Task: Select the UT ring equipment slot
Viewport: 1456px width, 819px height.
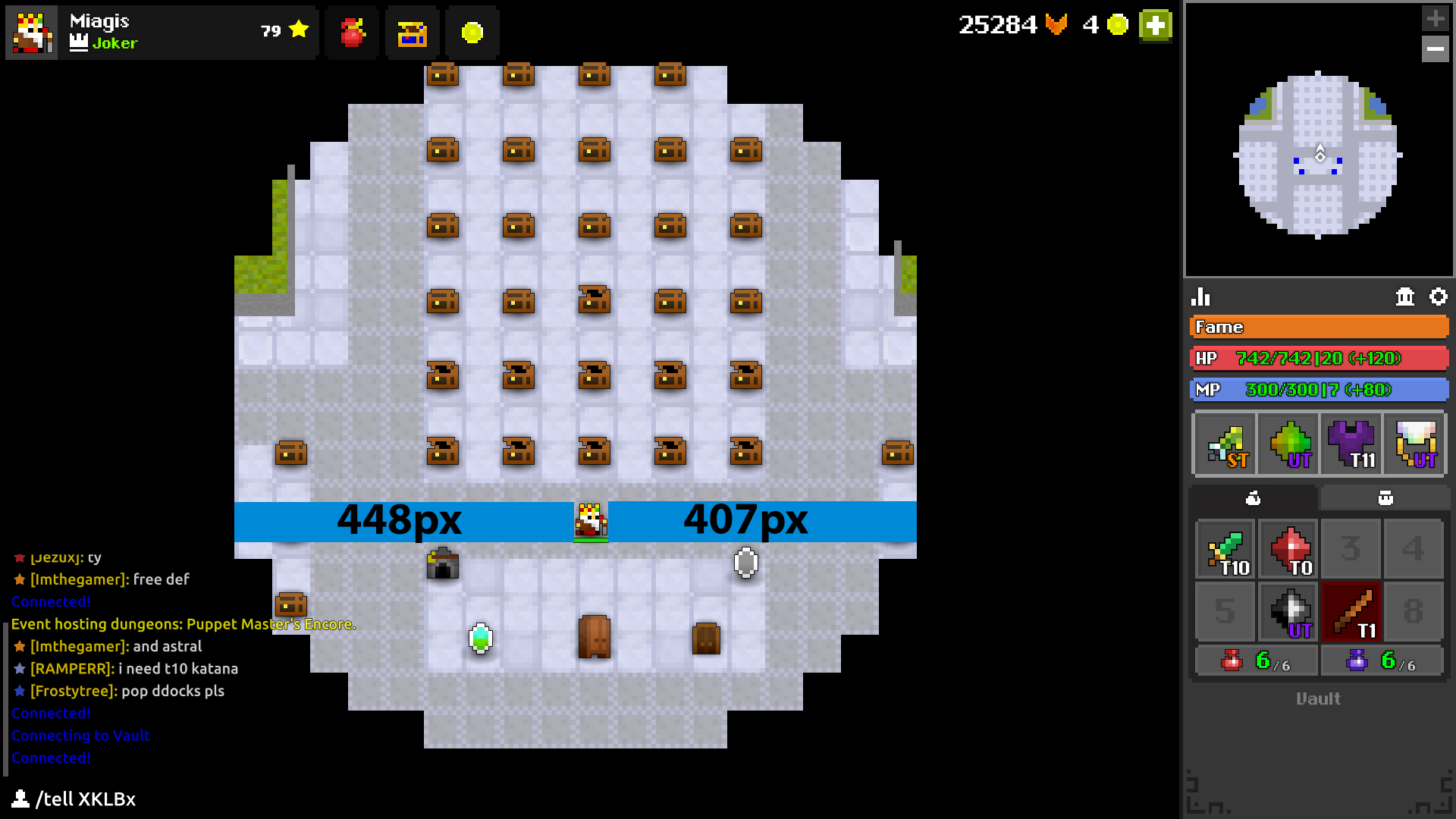Action: pos(1415,444)
